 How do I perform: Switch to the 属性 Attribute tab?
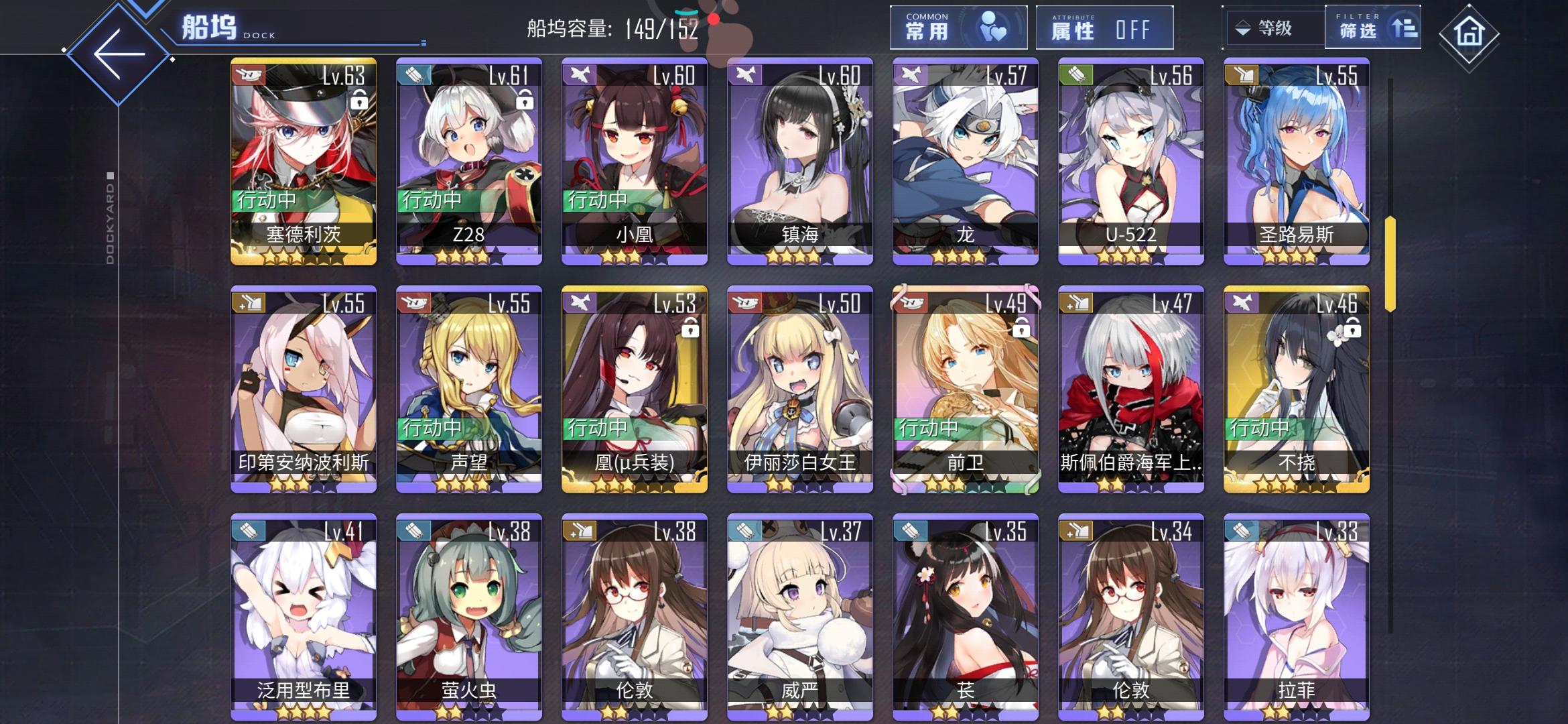click(1106, 28)
